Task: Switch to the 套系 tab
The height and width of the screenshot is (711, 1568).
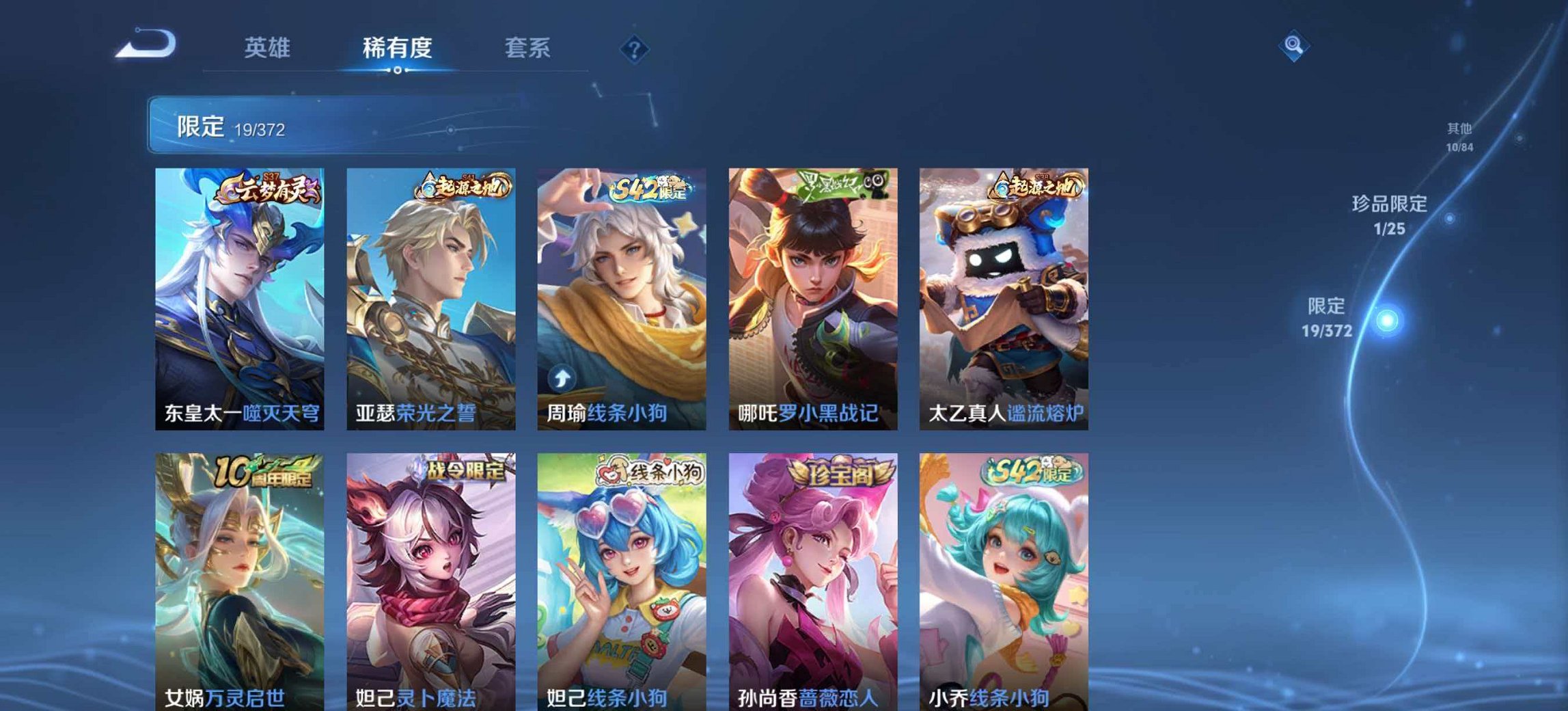Action: [x=529, y=47]
